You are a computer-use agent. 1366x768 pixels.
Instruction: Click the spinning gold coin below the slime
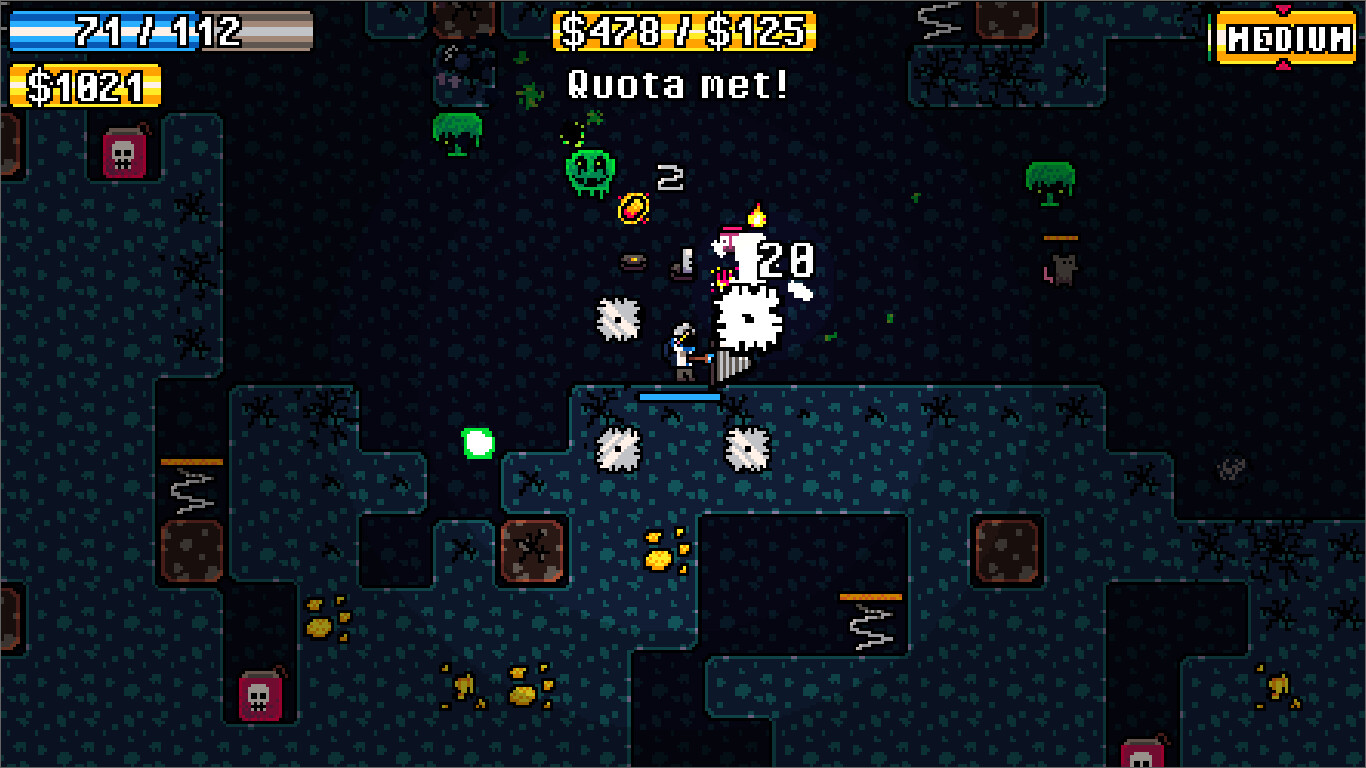(634, 209)
